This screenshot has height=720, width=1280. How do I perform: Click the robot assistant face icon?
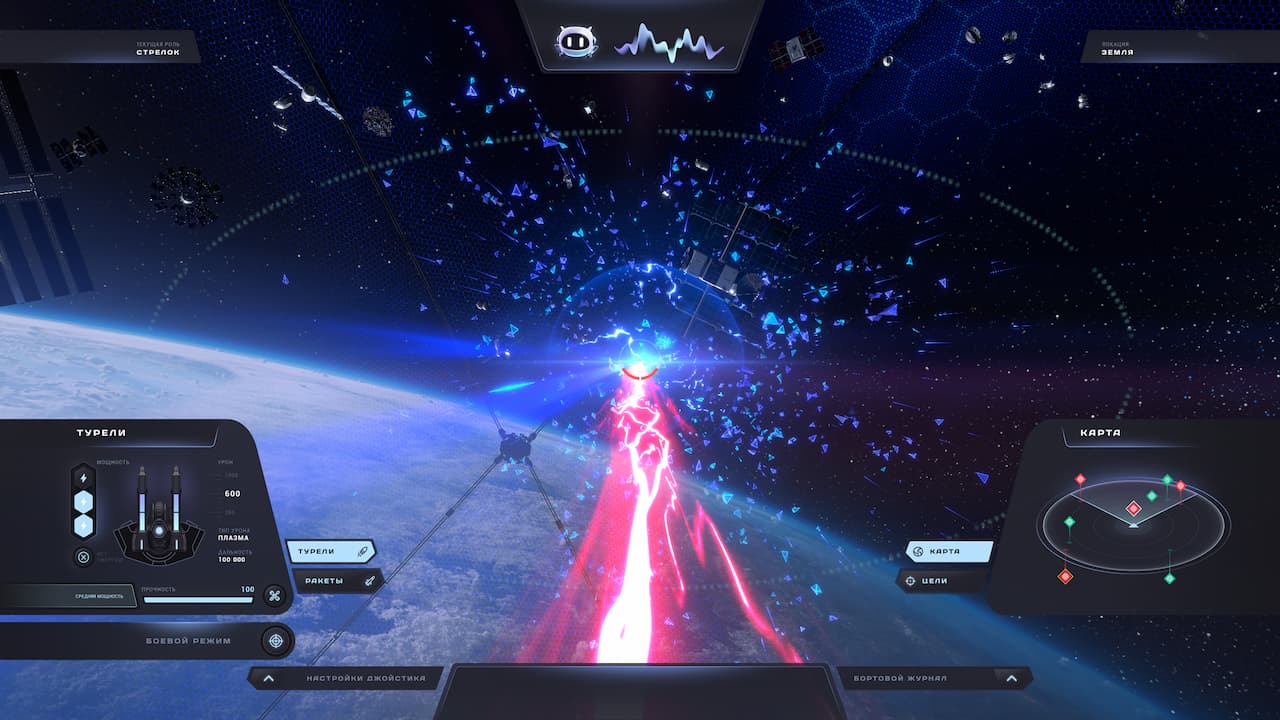point(576,42)
